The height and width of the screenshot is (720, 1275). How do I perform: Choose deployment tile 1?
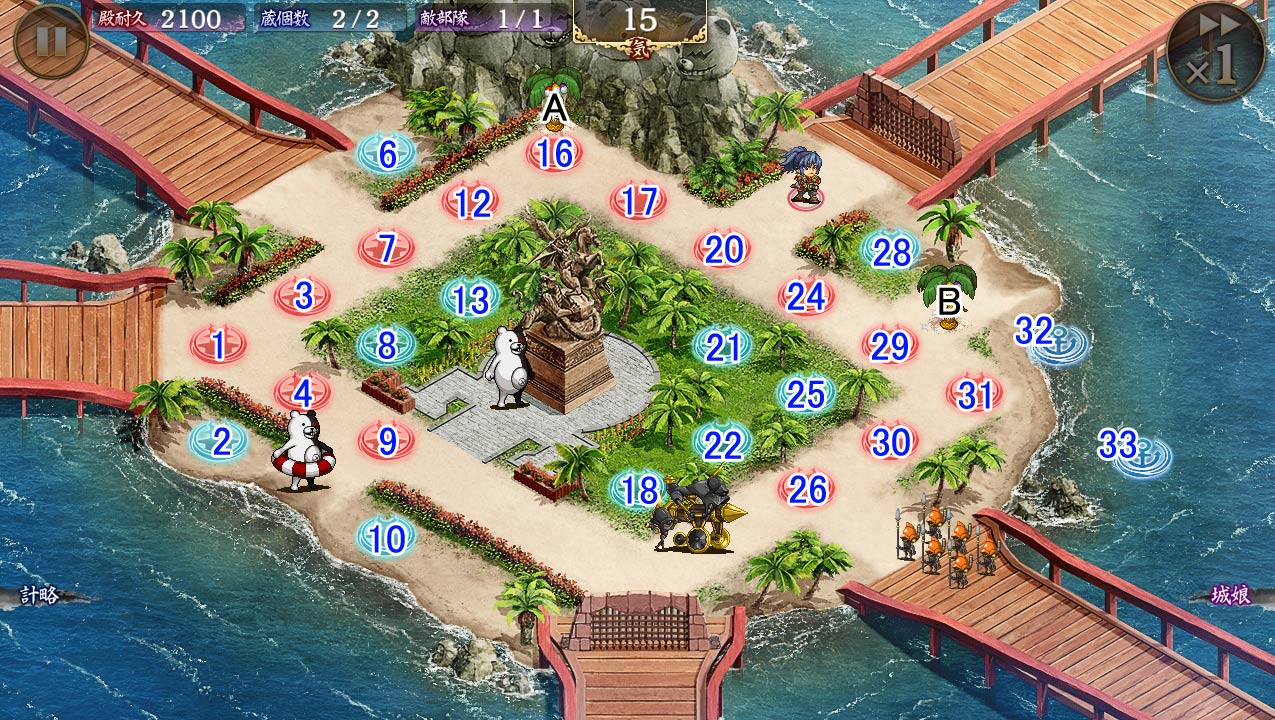click(x=219, y=346)
